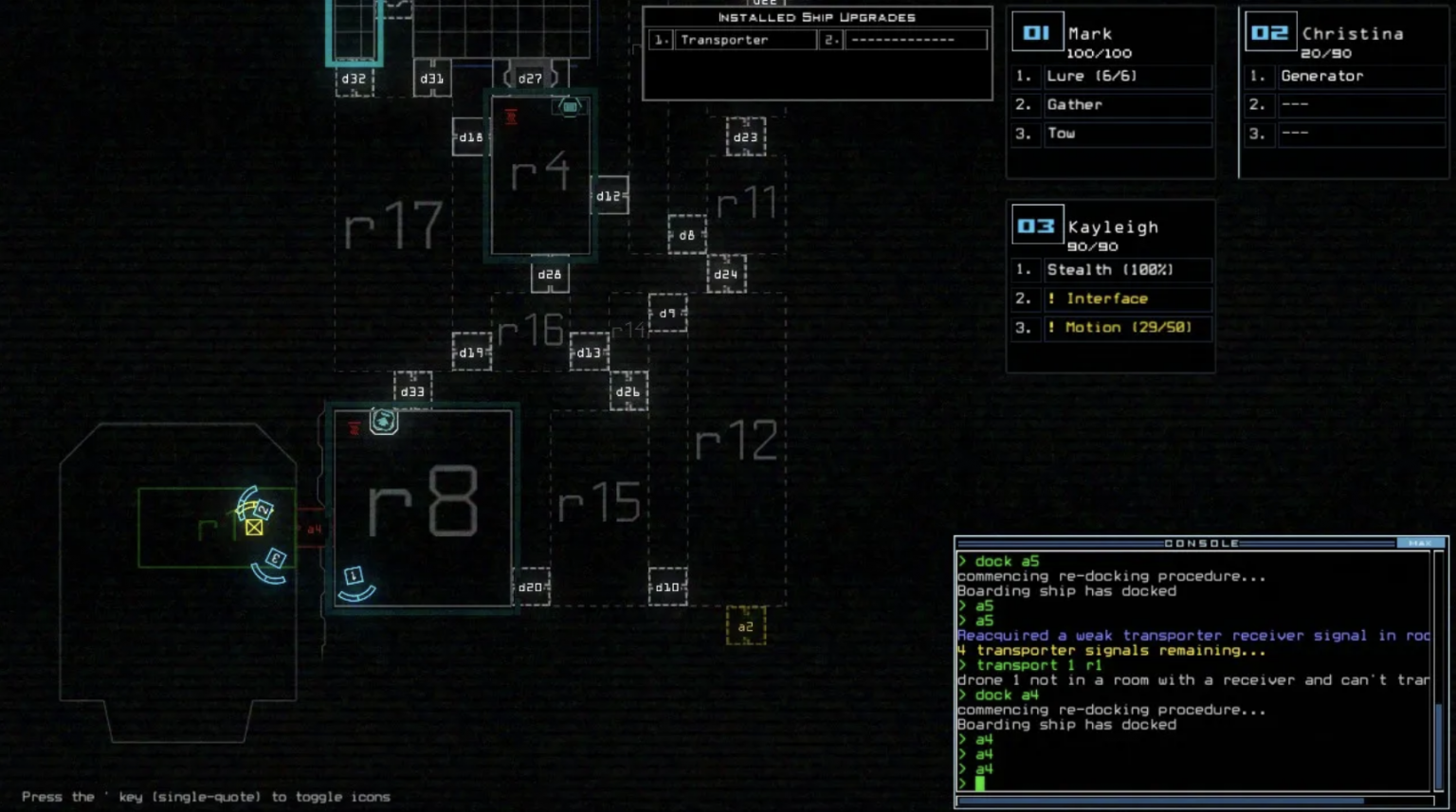Click the cyan sensor icon in room r4's corner
The width and height of the screenshot is (1456, 812).
tap(570, 106)
